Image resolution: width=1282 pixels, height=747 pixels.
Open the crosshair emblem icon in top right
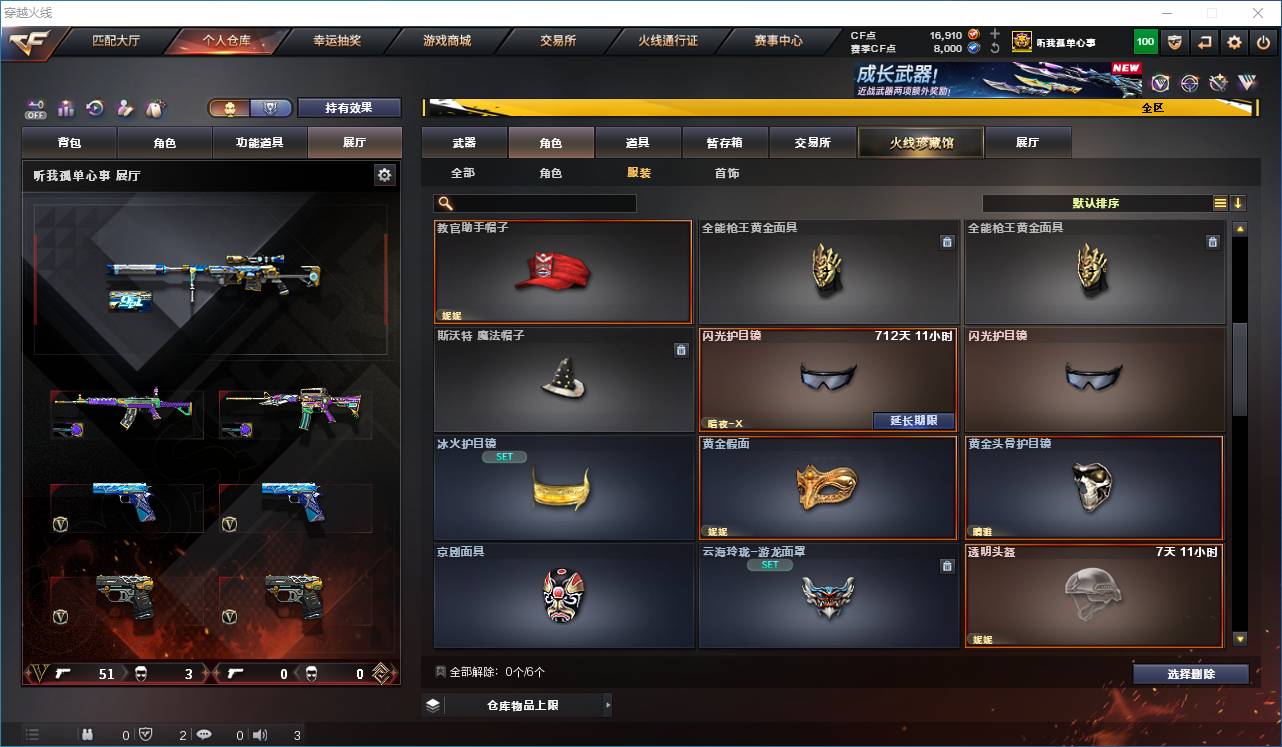1188,82
